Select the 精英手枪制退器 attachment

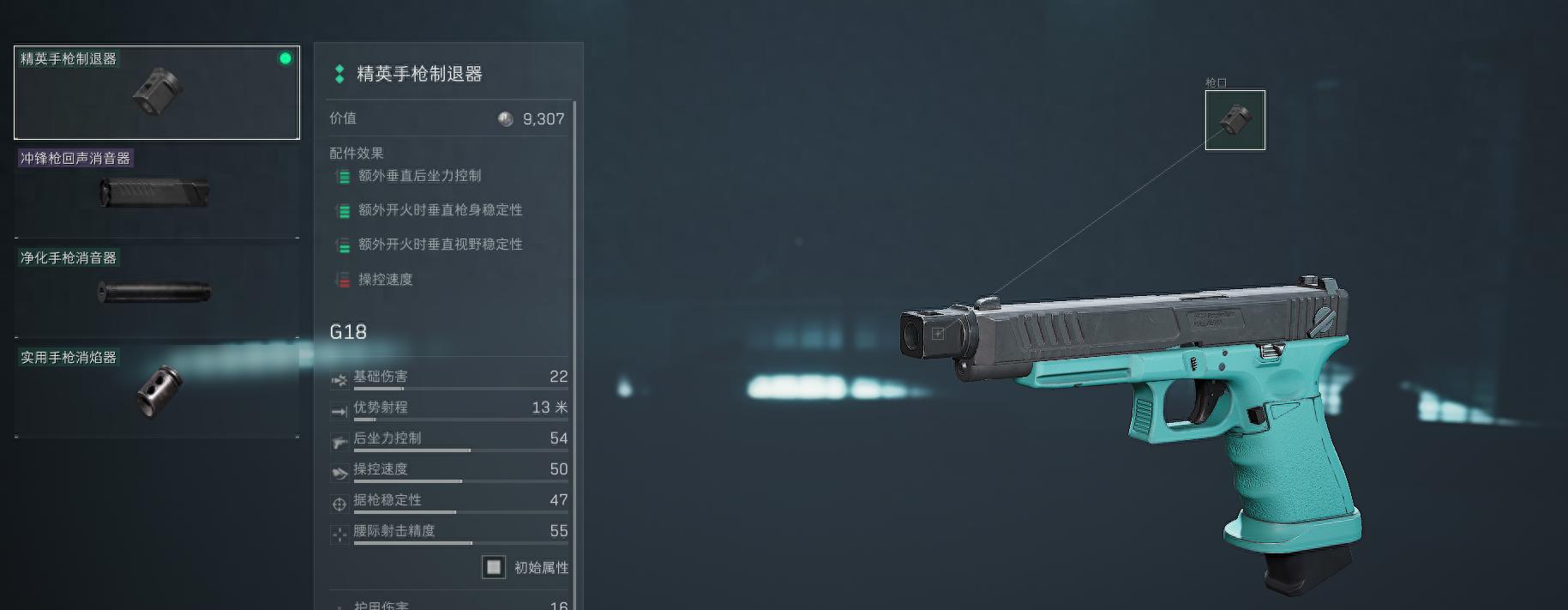pyautogui.click(x=157, y=93)
